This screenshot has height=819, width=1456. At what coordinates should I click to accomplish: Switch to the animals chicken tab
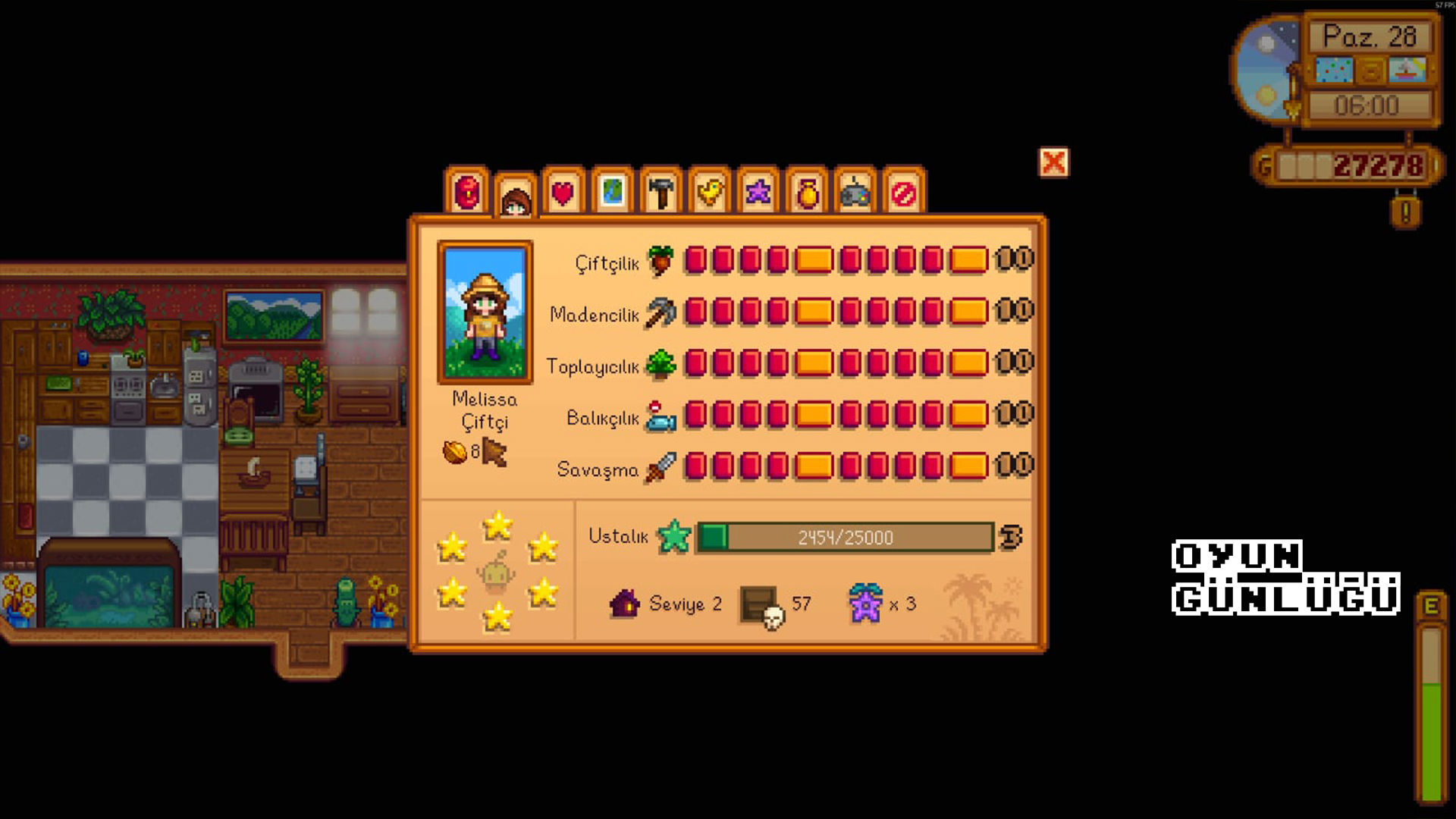[x=710, y=192]
